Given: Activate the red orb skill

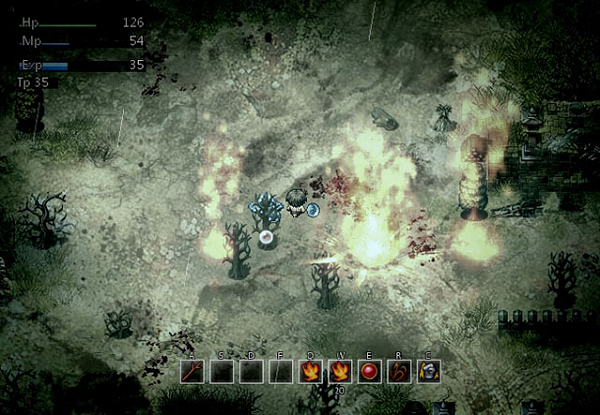Looking at the screenshot, I should [370, 371].
